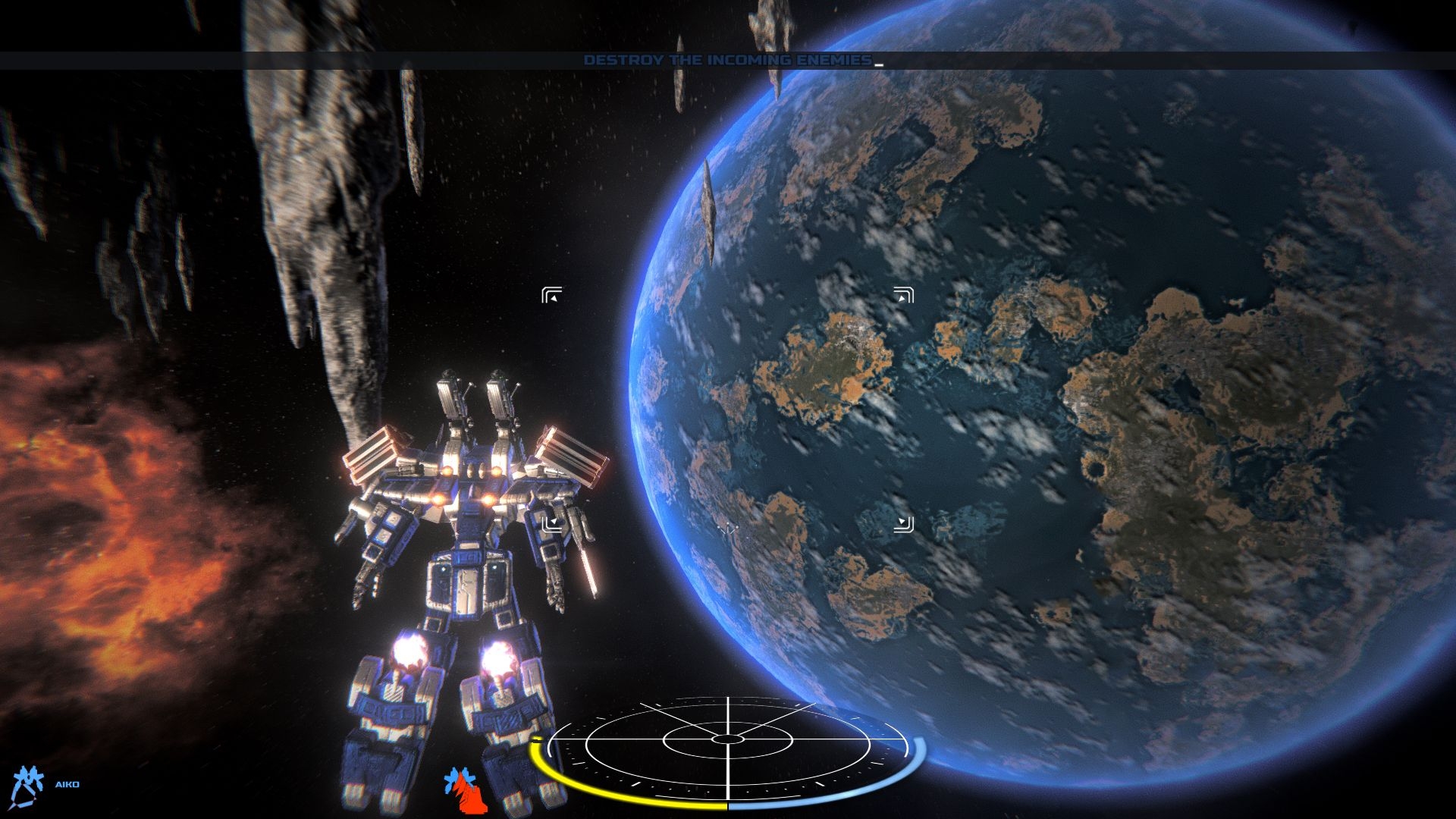Click the circular radar display
This screenshot has width=1456, height=819.
[728, 739]
